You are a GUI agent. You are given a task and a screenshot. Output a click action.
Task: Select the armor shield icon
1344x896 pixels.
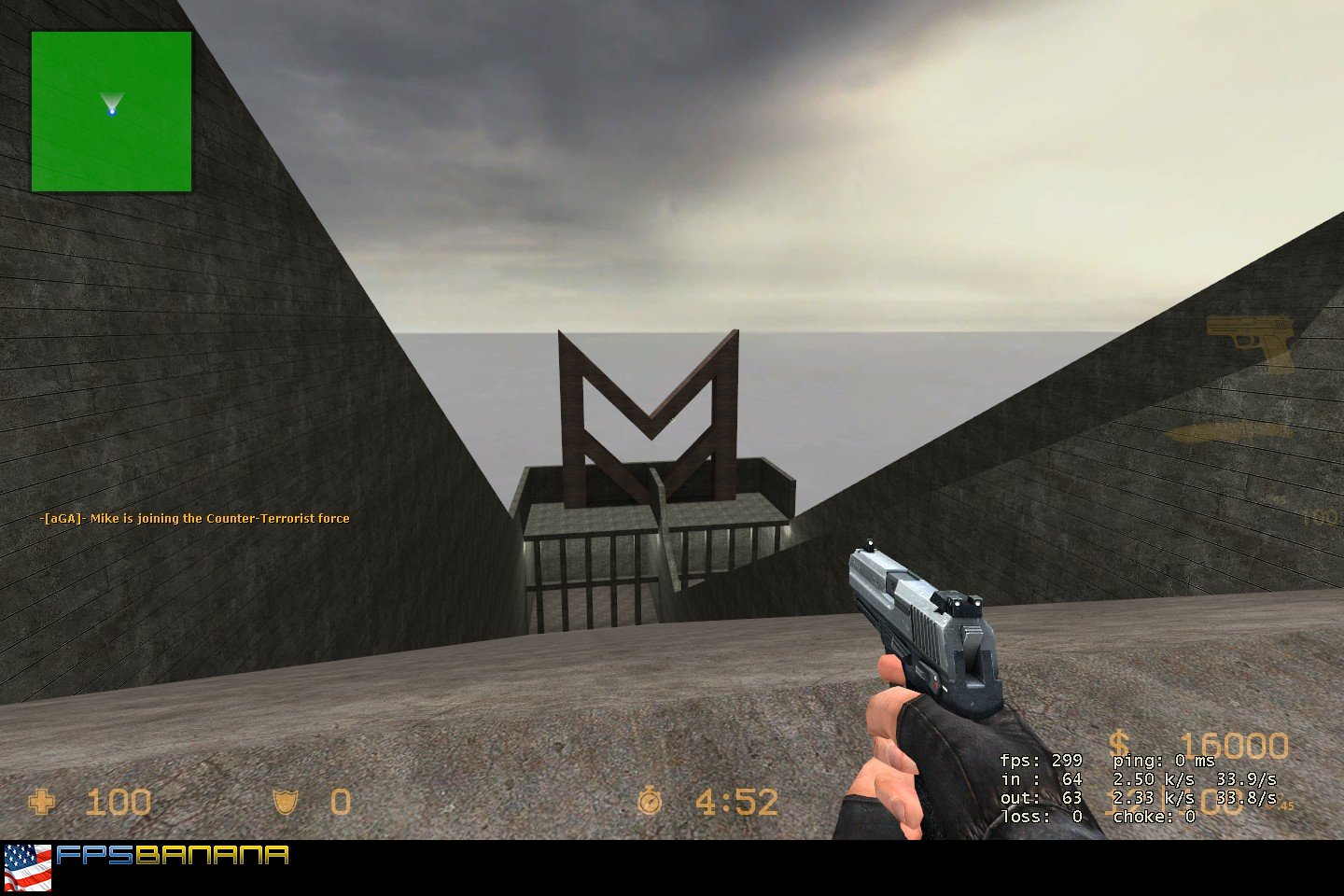pyautogui.click(x=286, y=801)
